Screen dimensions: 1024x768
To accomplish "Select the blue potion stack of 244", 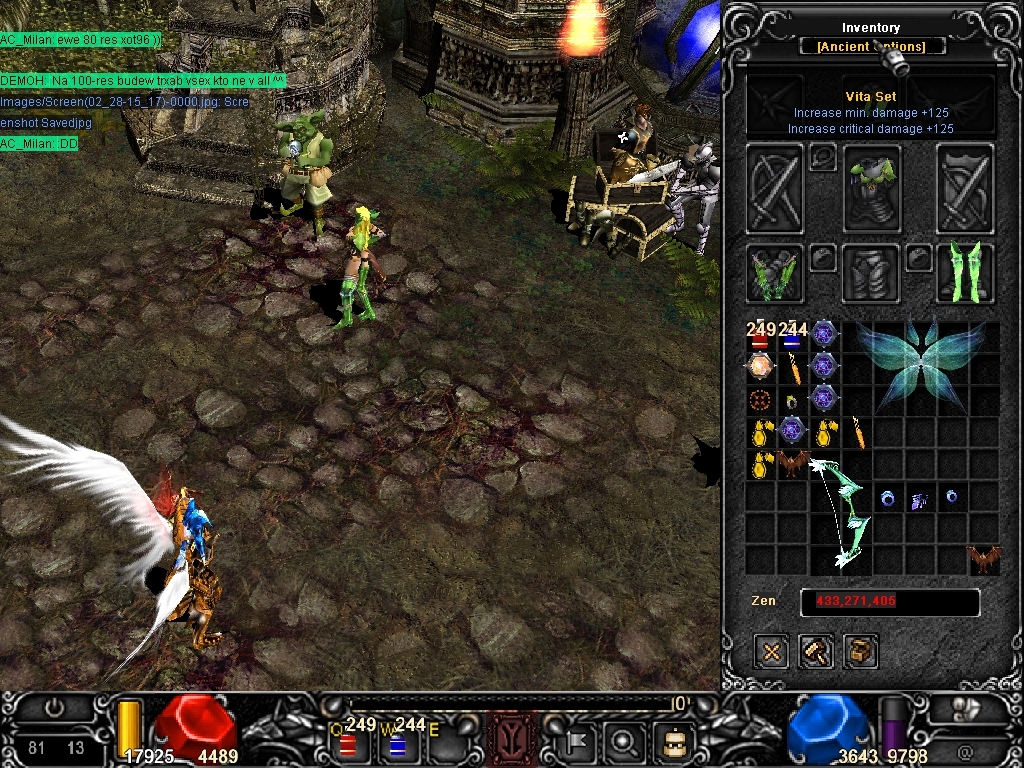I will [x=792, y=337].
